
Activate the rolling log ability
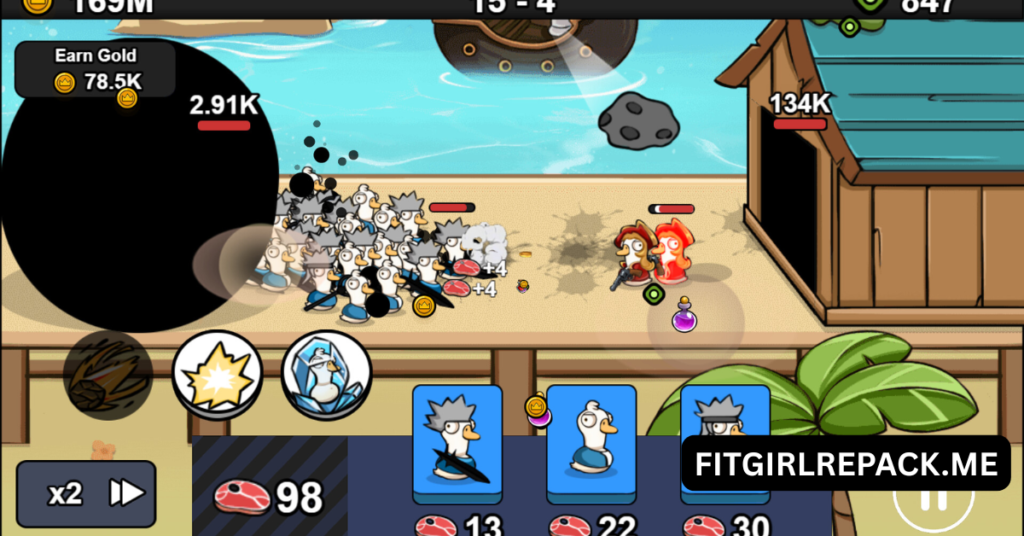click(x=107, y=375)
